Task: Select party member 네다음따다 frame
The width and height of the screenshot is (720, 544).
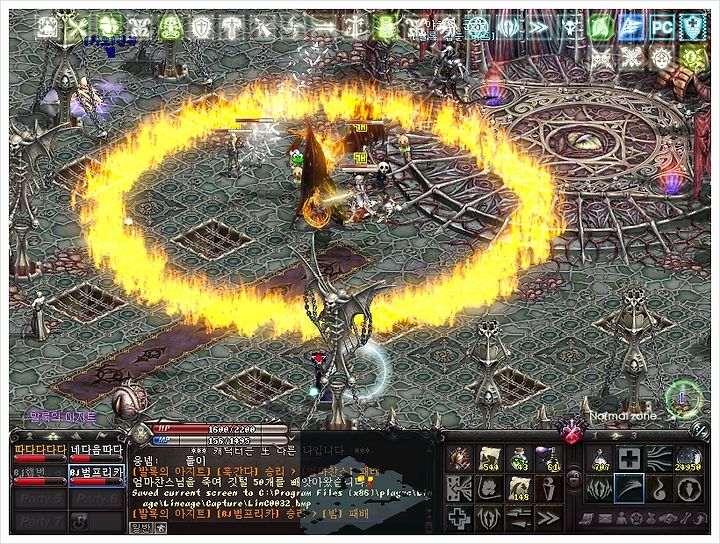Action: [x=95, y=450]
